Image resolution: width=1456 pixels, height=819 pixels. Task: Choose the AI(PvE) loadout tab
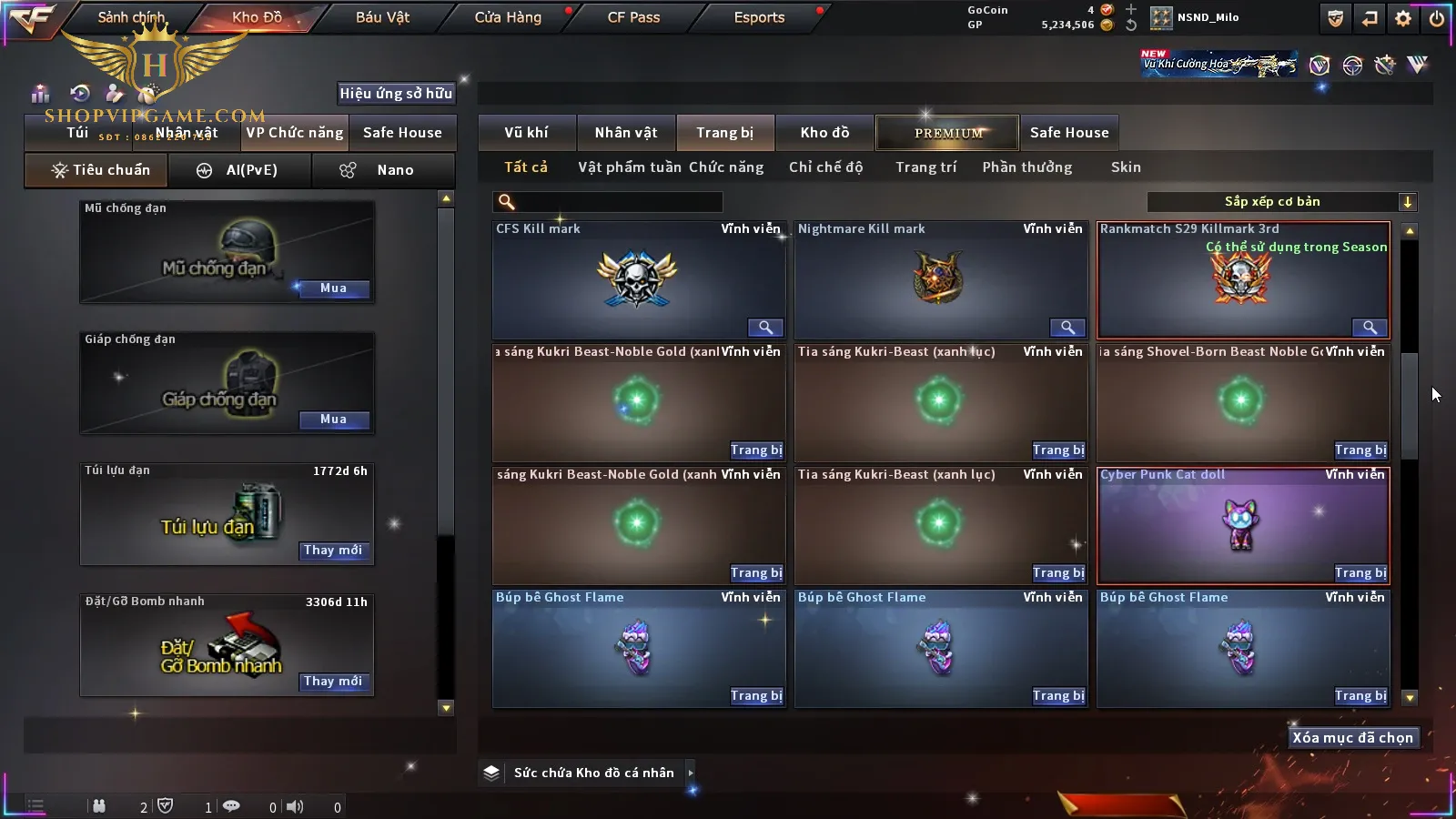click(240, 170)
